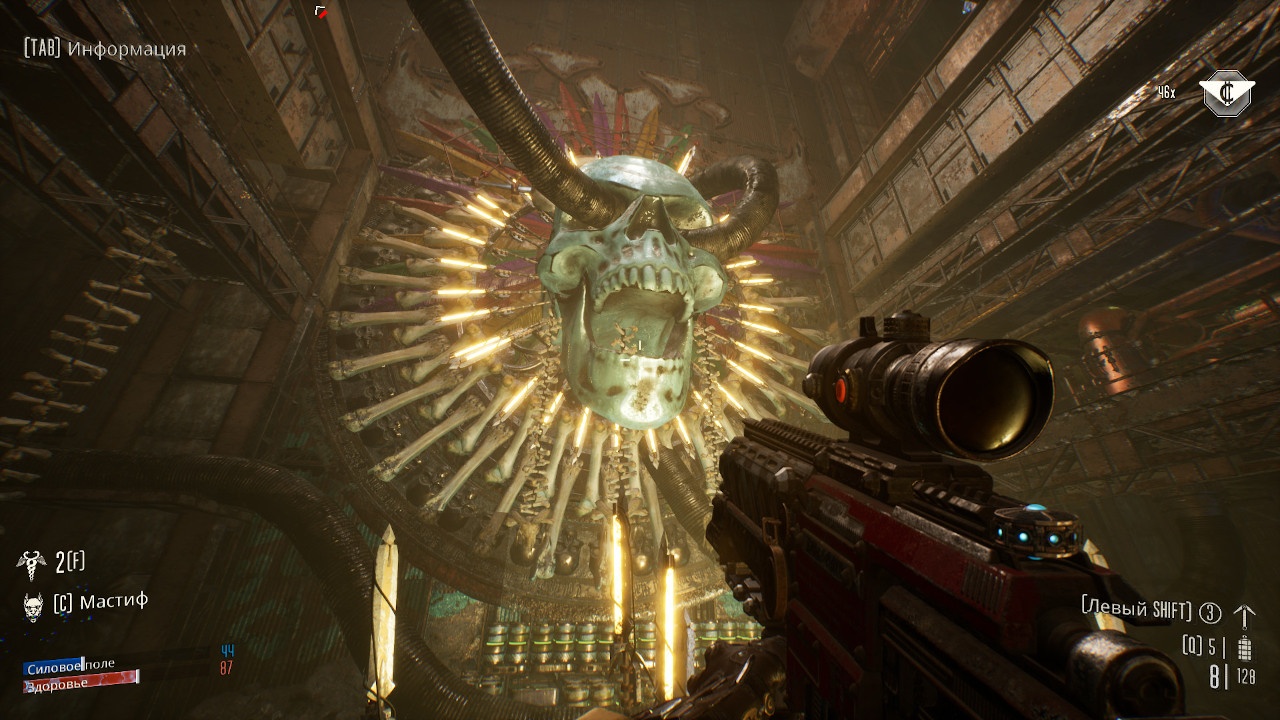Click the credits currency badge
This screenshot has width=1280, height=720.
1228,94
